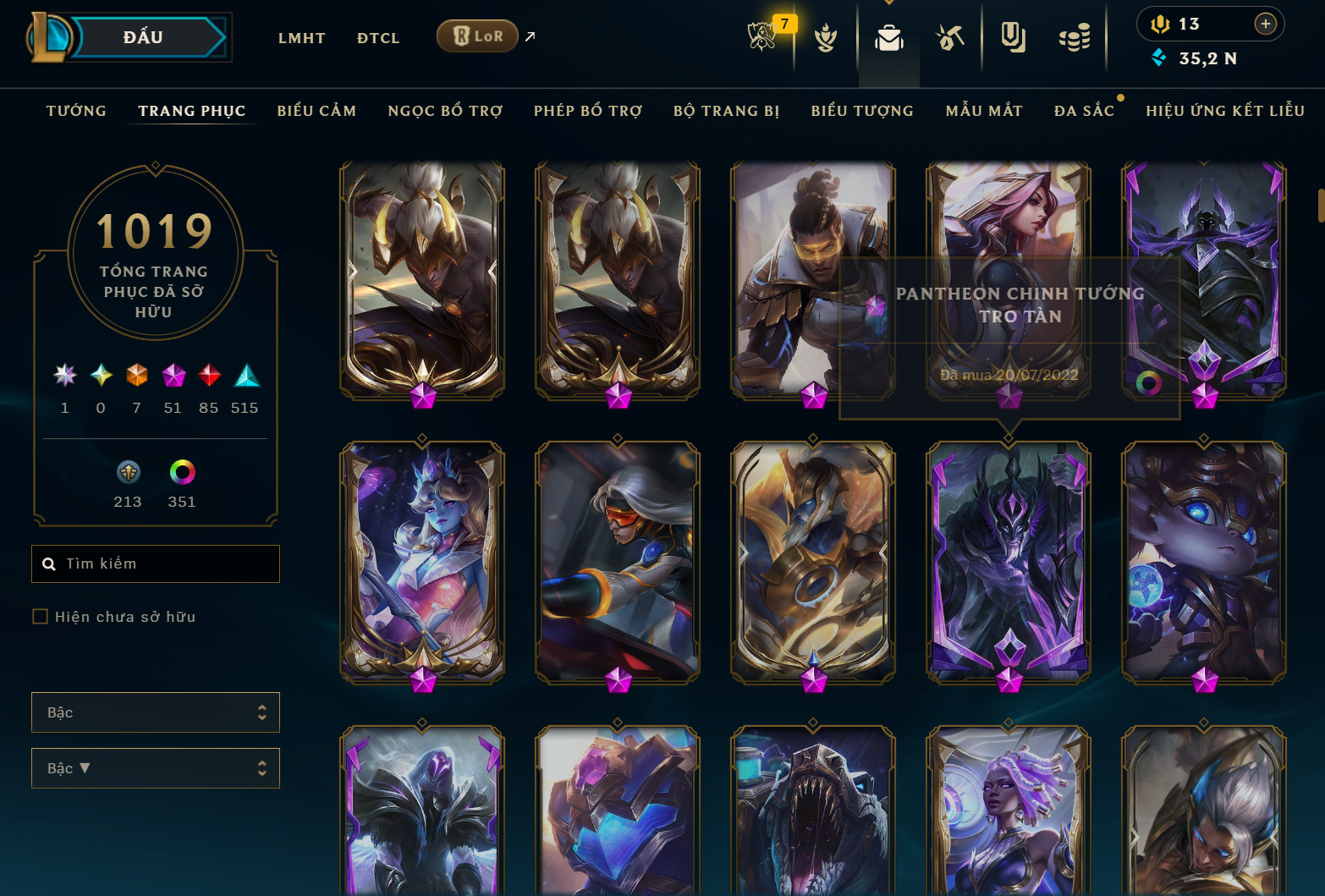The width and height of the screenshot is (1325, 896).
Task: Open the BỘ TRANG BỊ tab
Action: (x=726, y=111)
